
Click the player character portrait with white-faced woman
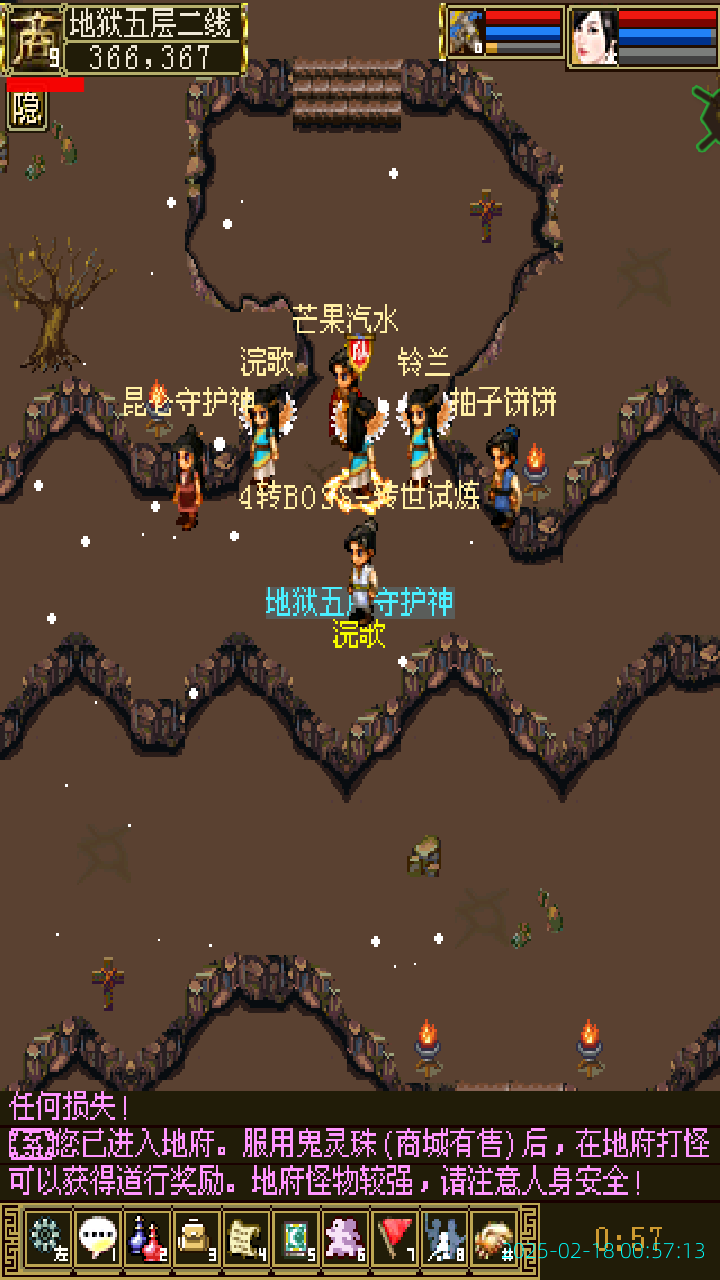(594, 36)
